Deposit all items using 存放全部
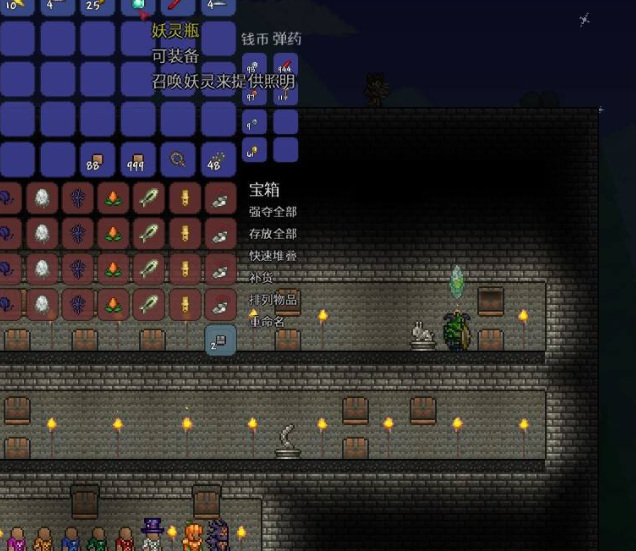Viewport: 636px width, 551px height. click(x=272, y=234)
